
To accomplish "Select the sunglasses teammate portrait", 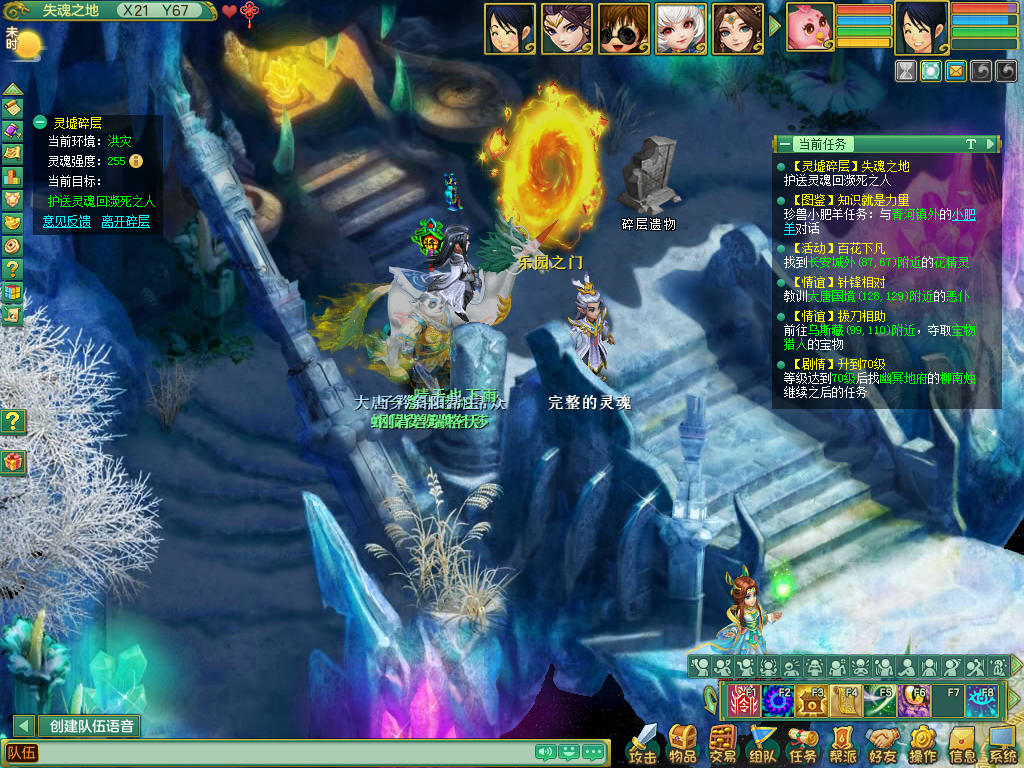I will (624, 29).
